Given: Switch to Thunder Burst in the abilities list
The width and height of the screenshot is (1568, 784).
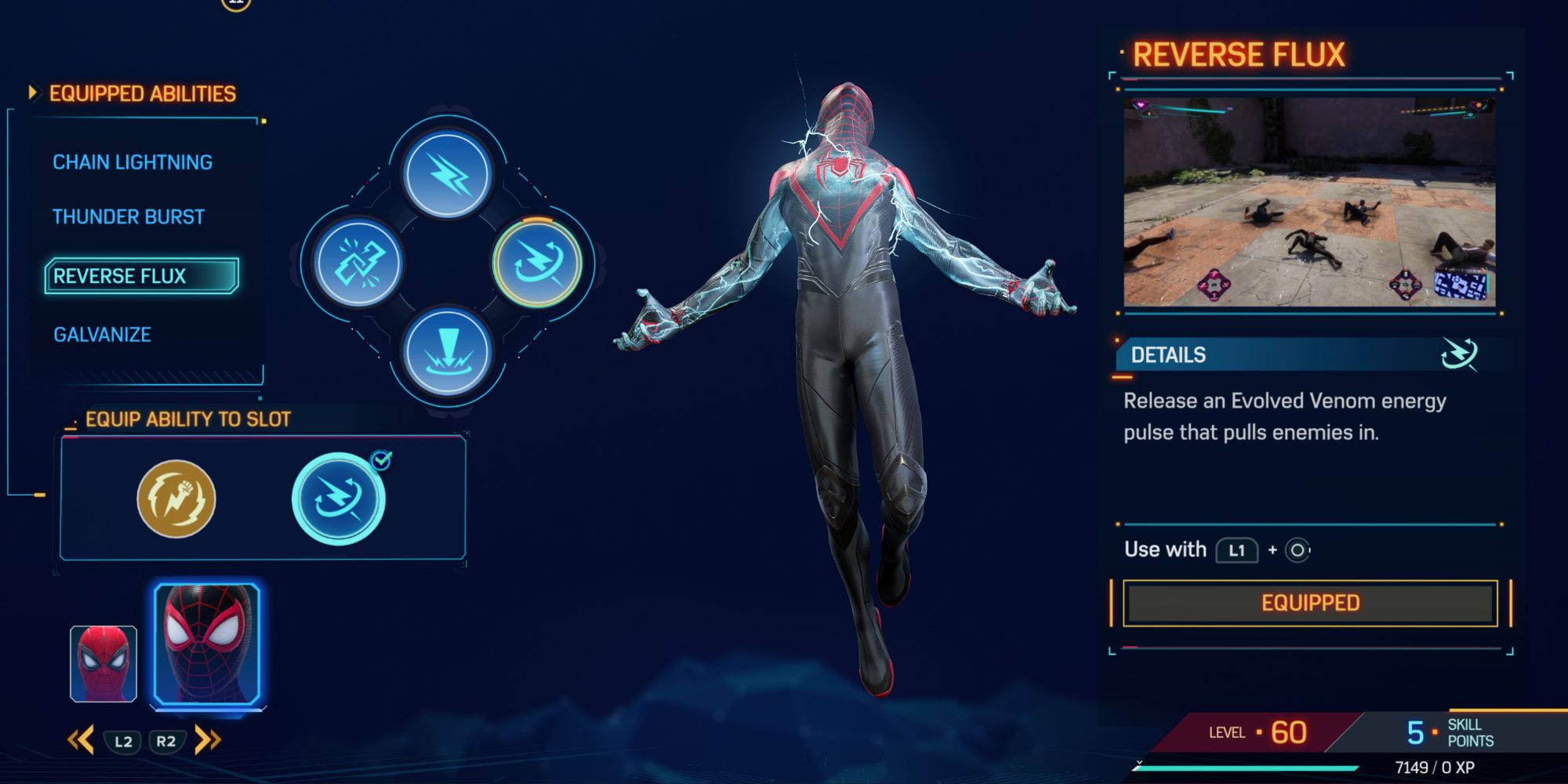Looking at the screenshot, I should 127,217.
